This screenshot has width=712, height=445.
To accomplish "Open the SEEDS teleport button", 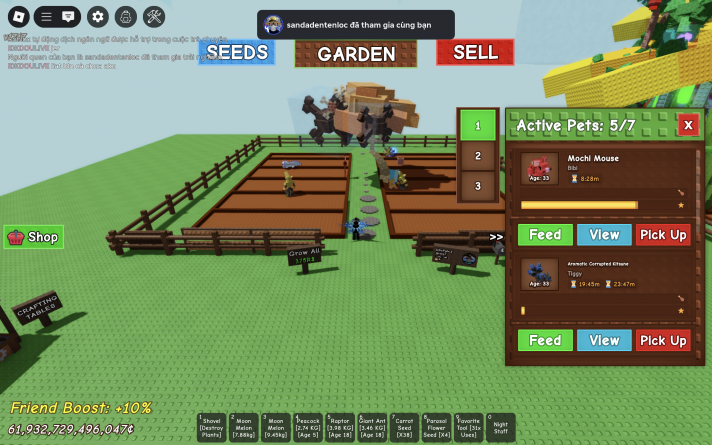I will 237,52.
